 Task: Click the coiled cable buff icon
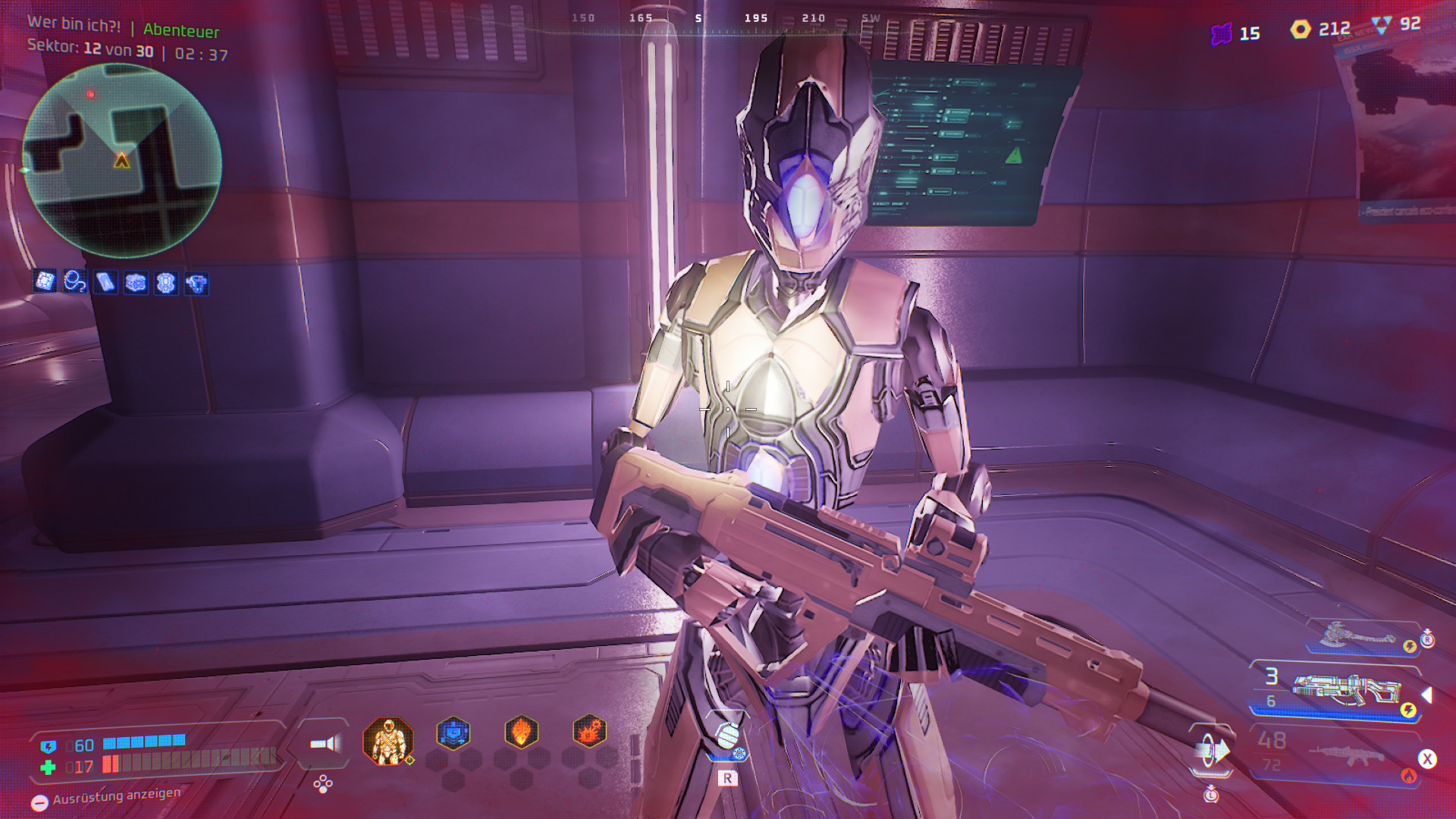[75, 281]
